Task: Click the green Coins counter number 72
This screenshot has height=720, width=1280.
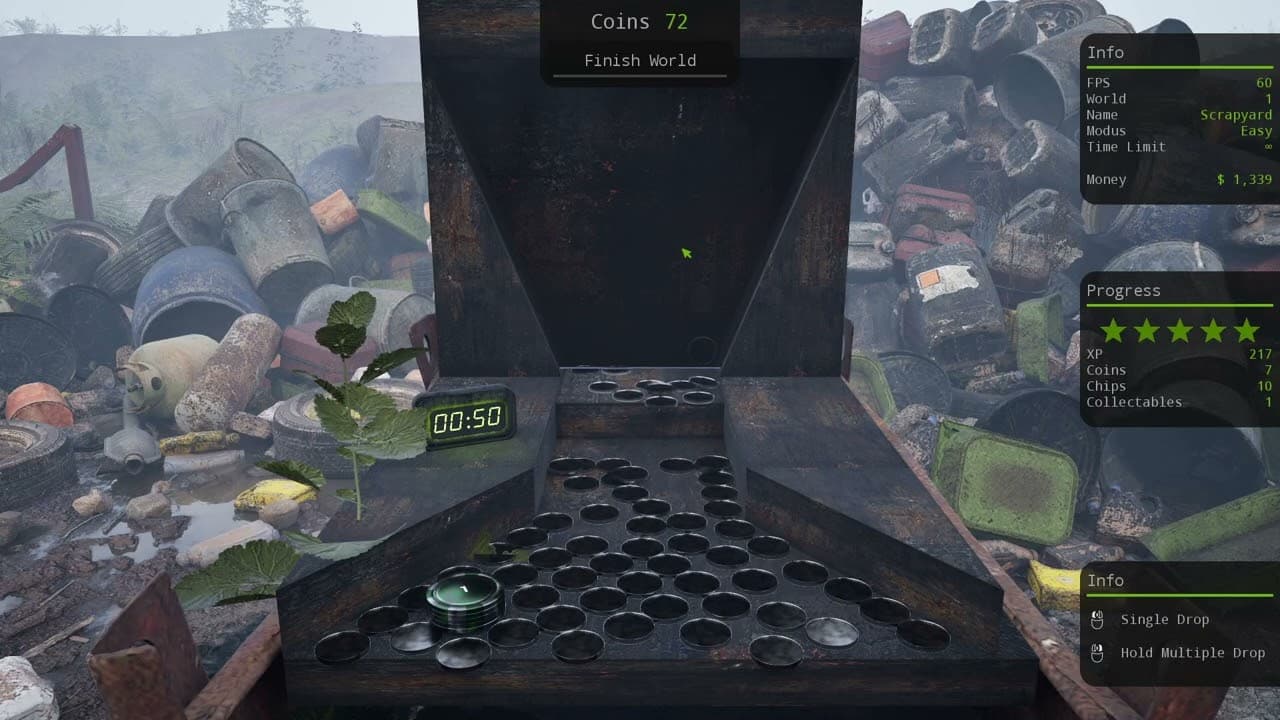Action: 675,21
